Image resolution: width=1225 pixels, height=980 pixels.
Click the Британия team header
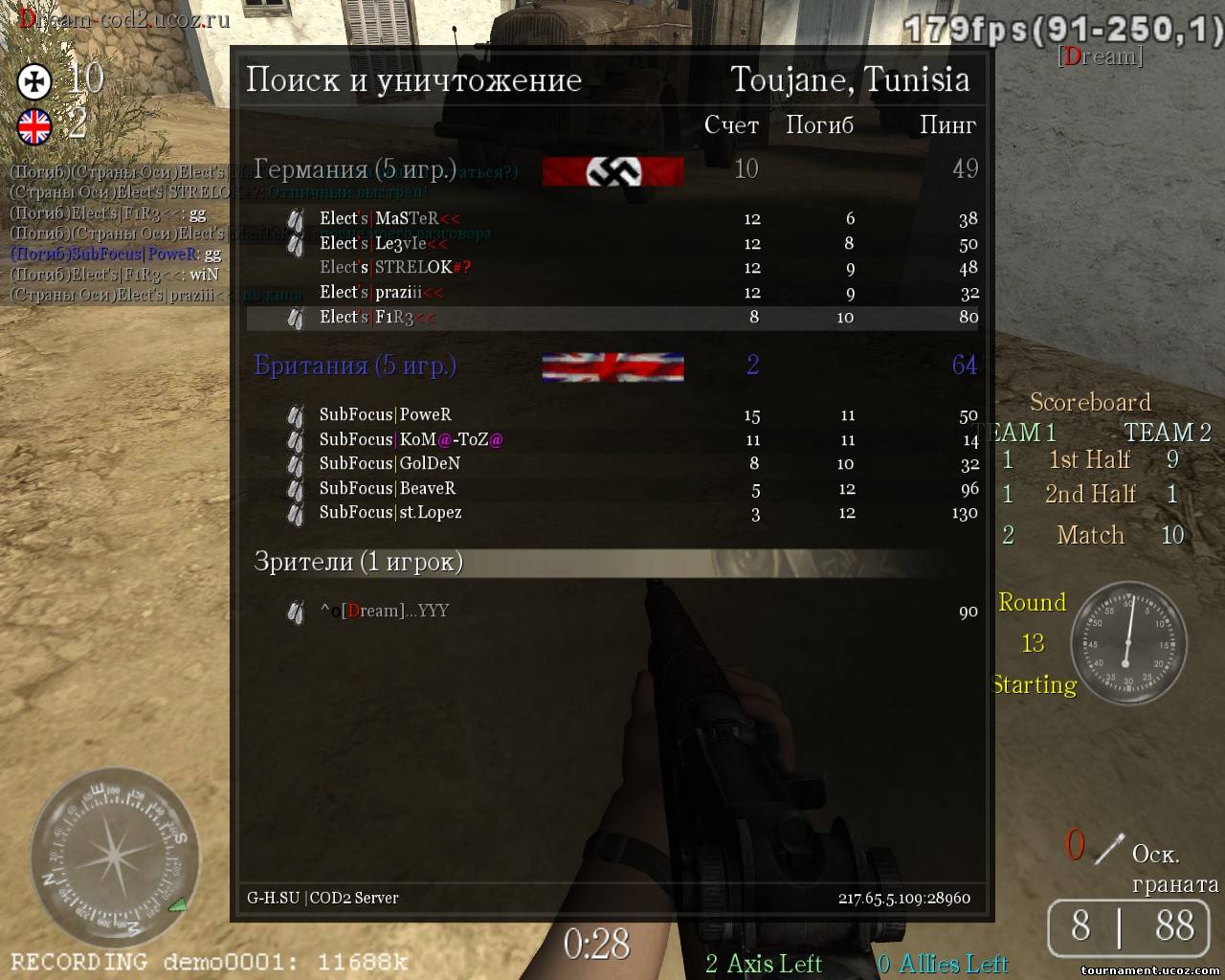[355, 366]
